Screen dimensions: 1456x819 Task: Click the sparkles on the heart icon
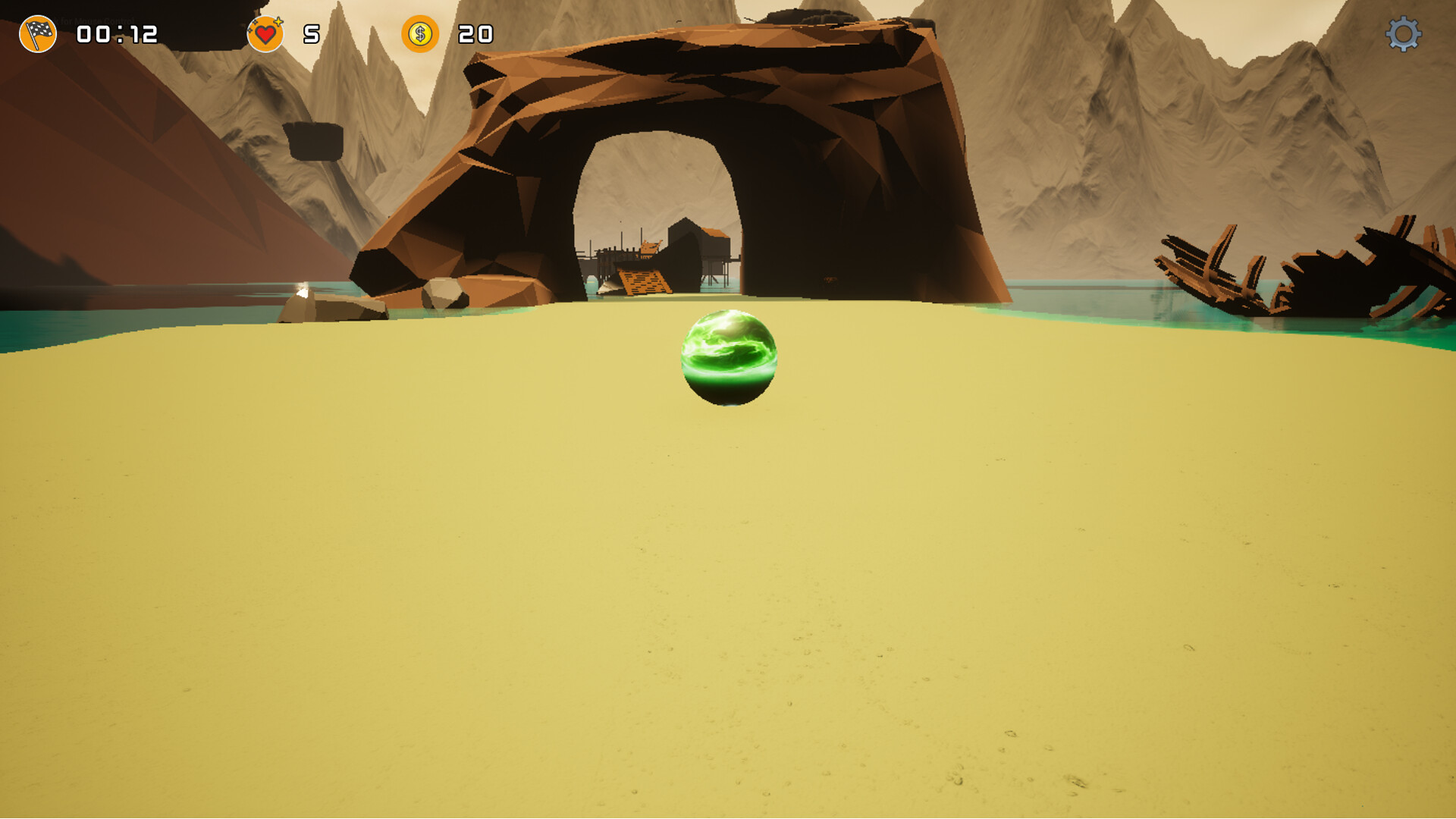278,20
